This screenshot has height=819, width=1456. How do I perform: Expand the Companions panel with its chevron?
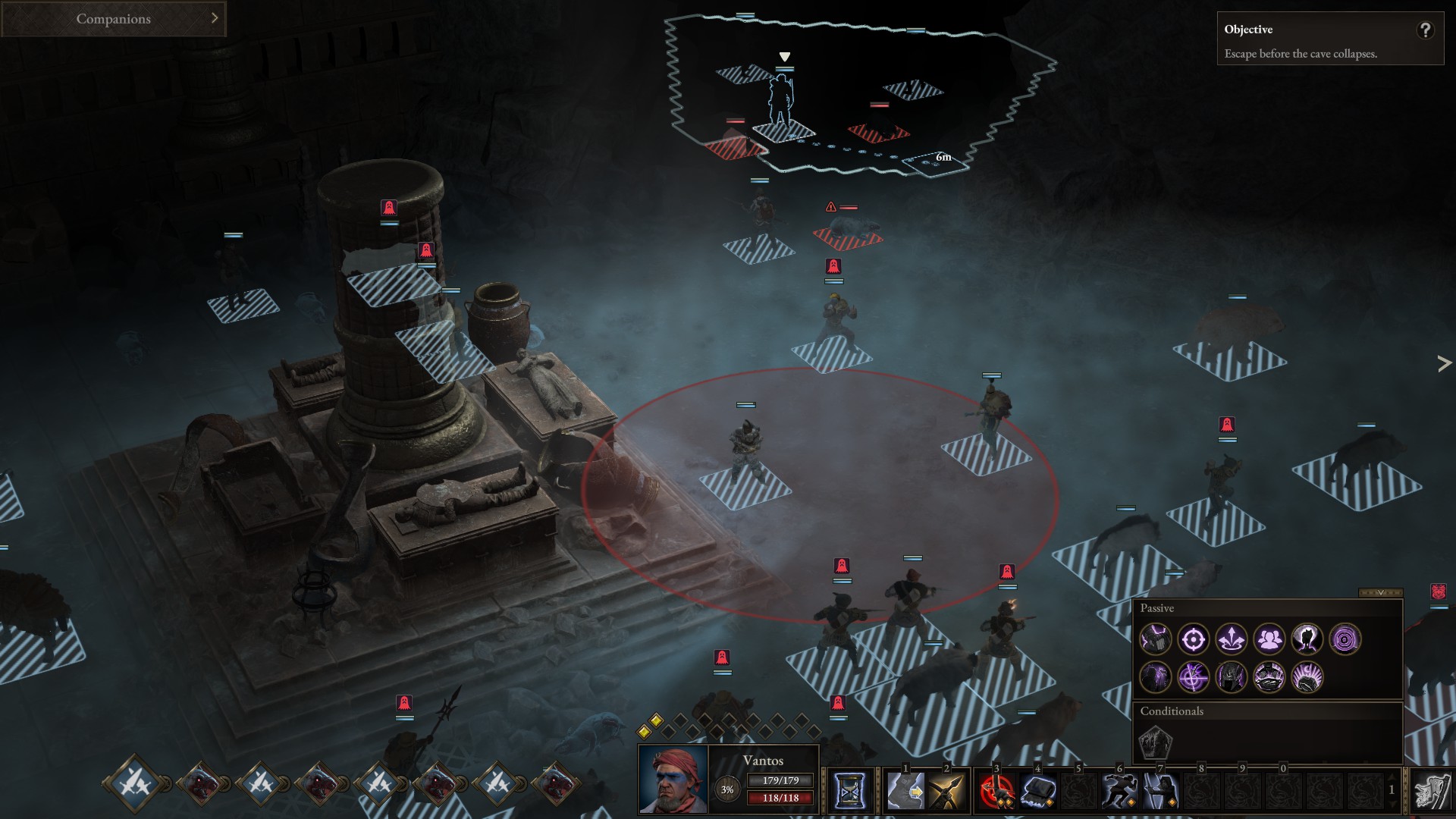coord(215,18)
